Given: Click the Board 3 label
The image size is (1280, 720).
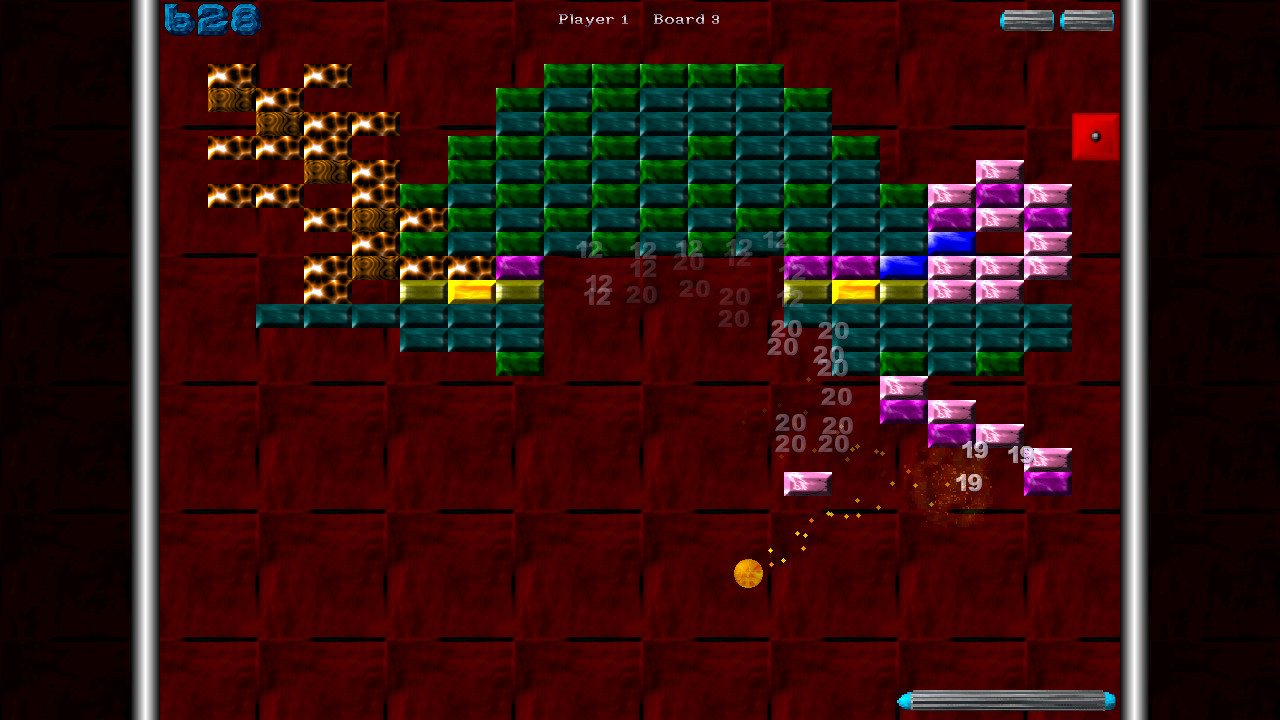Looking at the screenshot, I should point(686,18).
